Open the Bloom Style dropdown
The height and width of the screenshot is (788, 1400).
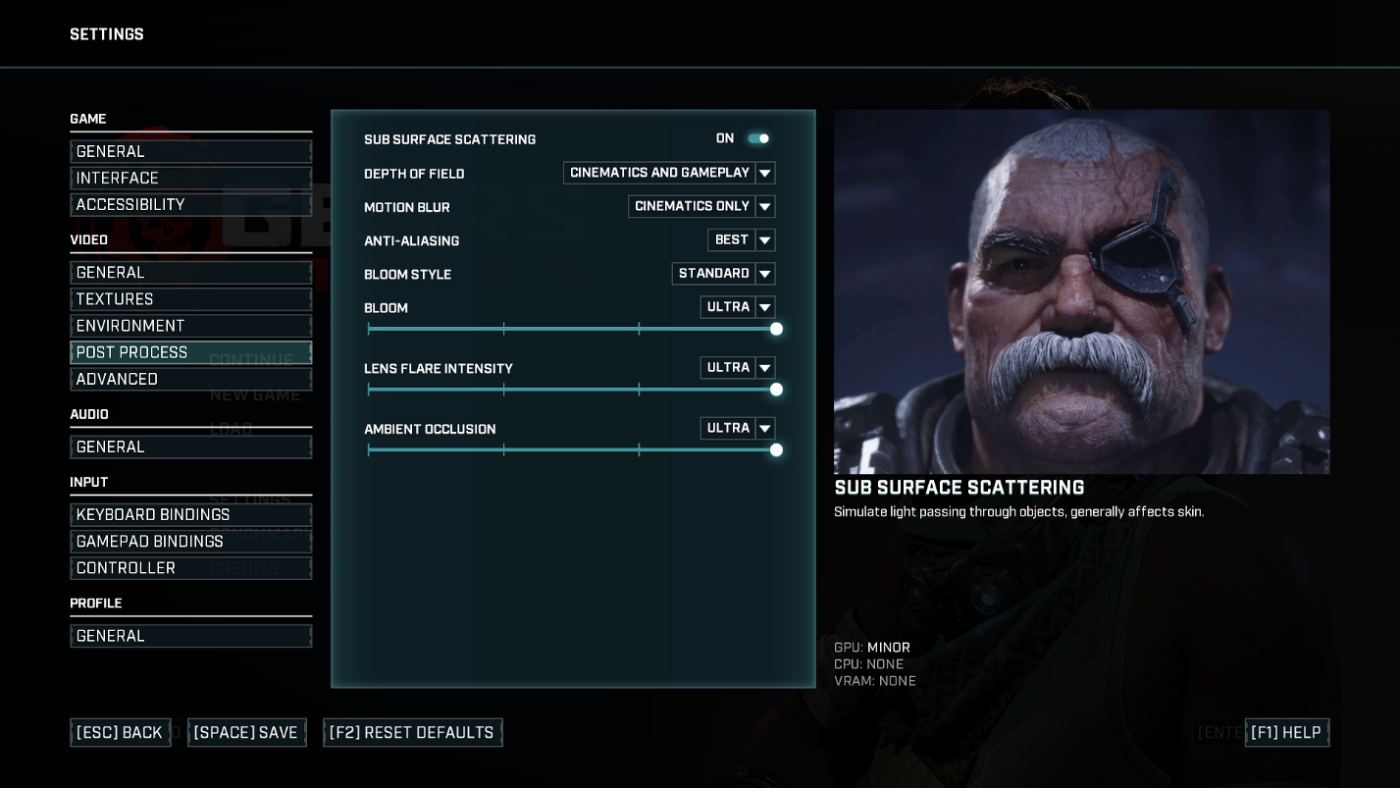click(764, 273)
